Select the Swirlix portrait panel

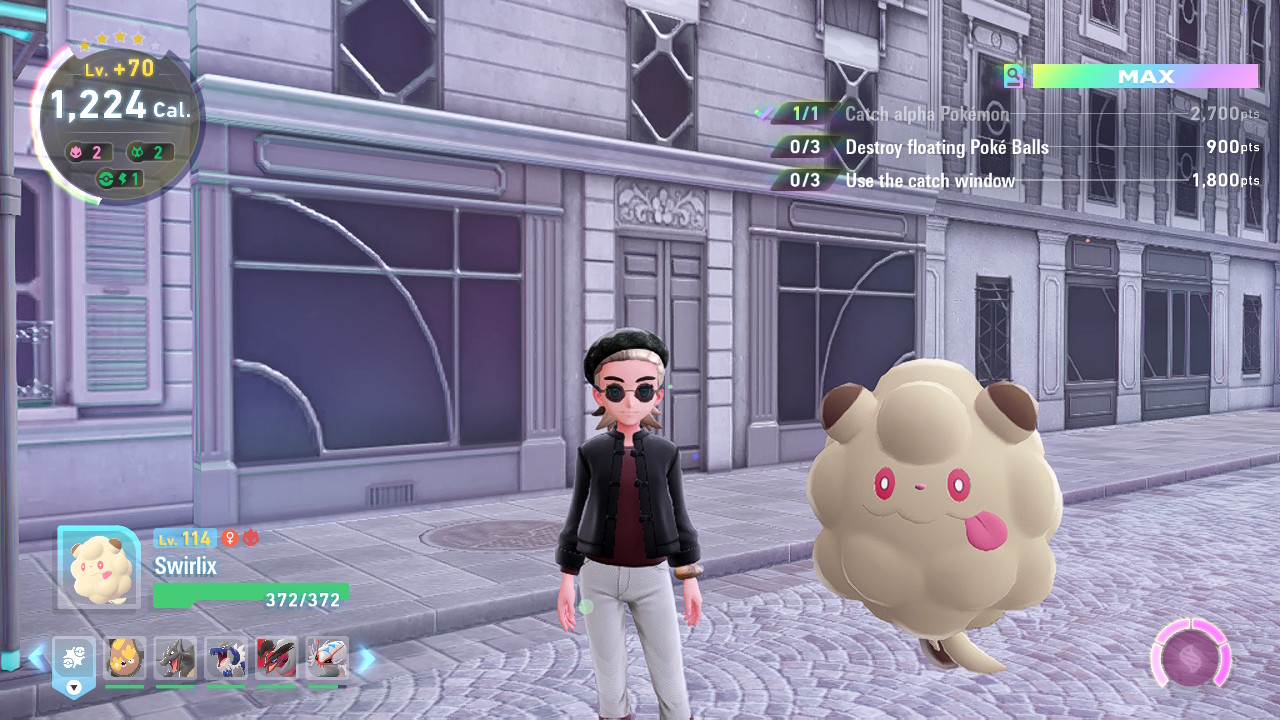point(98,567)
